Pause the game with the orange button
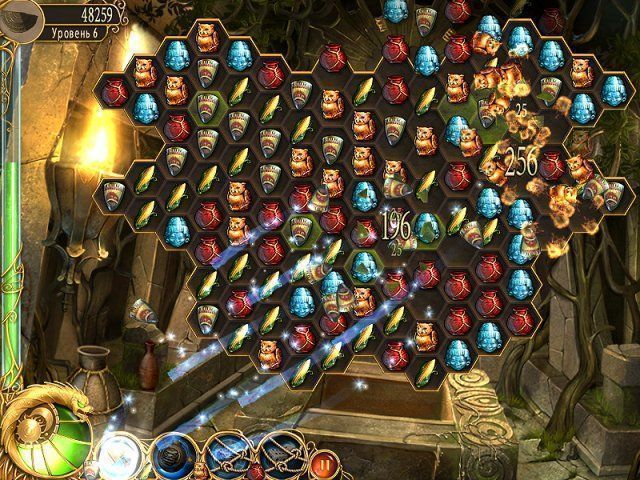640x480 pixels. (323, 463)
